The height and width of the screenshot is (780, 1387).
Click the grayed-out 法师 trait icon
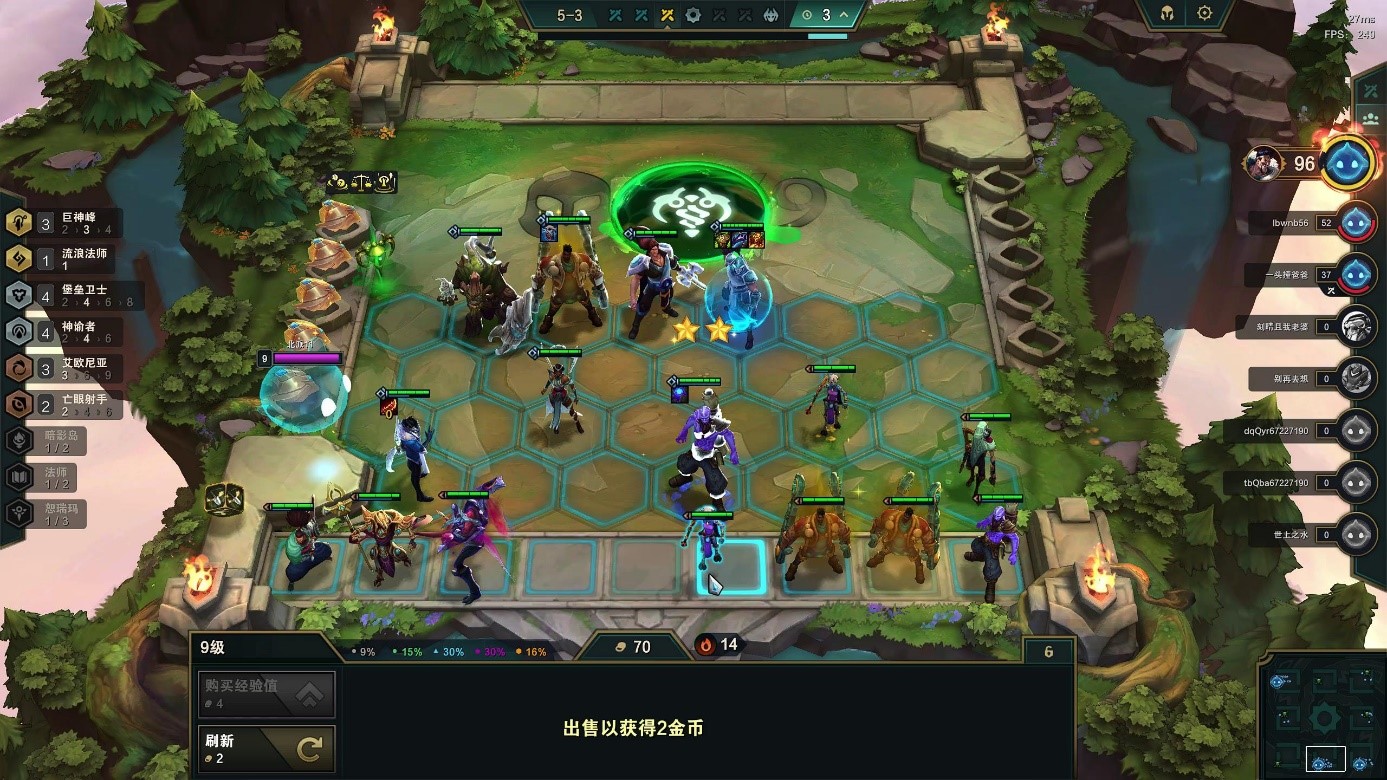(20, 477)
